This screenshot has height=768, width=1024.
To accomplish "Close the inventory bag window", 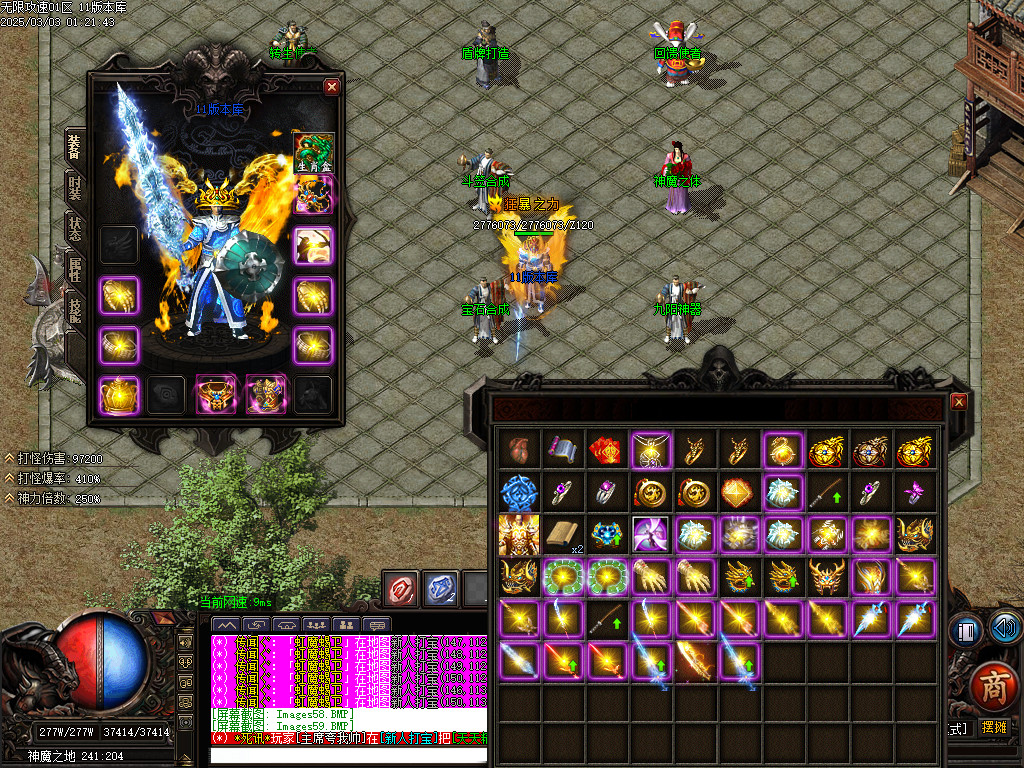I will 959,402.
